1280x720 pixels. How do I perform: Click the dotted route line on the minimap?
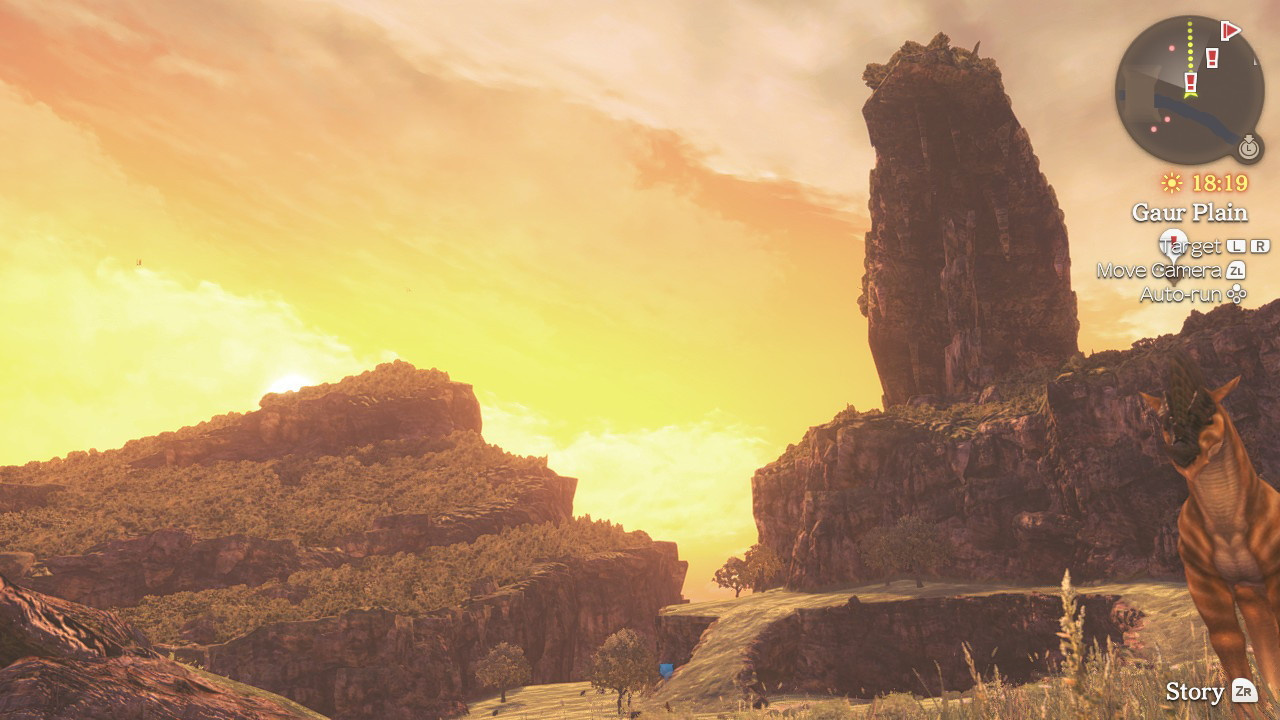pyautogui.click(x=1191, y=44)
